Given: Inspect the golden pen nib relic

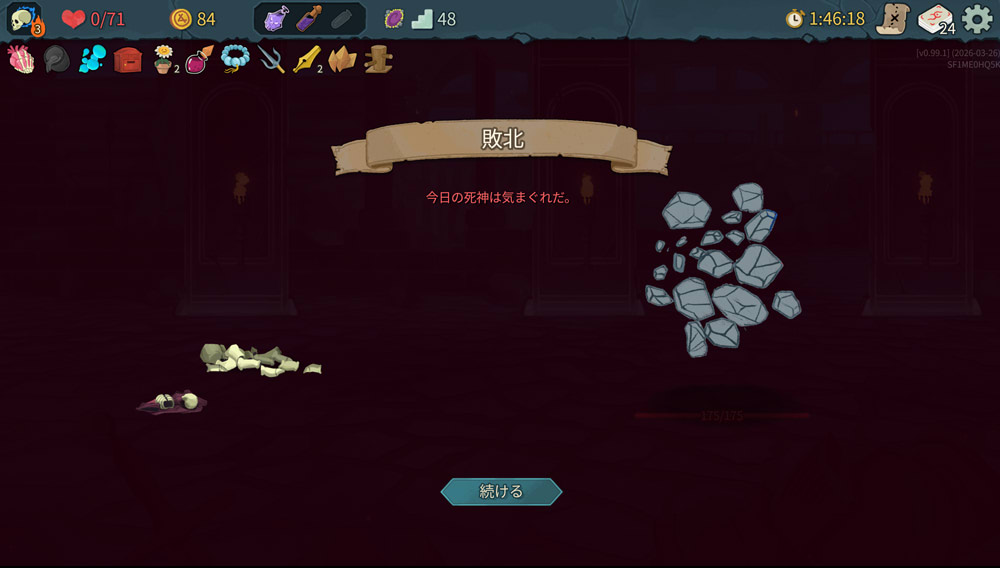Looking at the screenshot, I should (306, 60).
